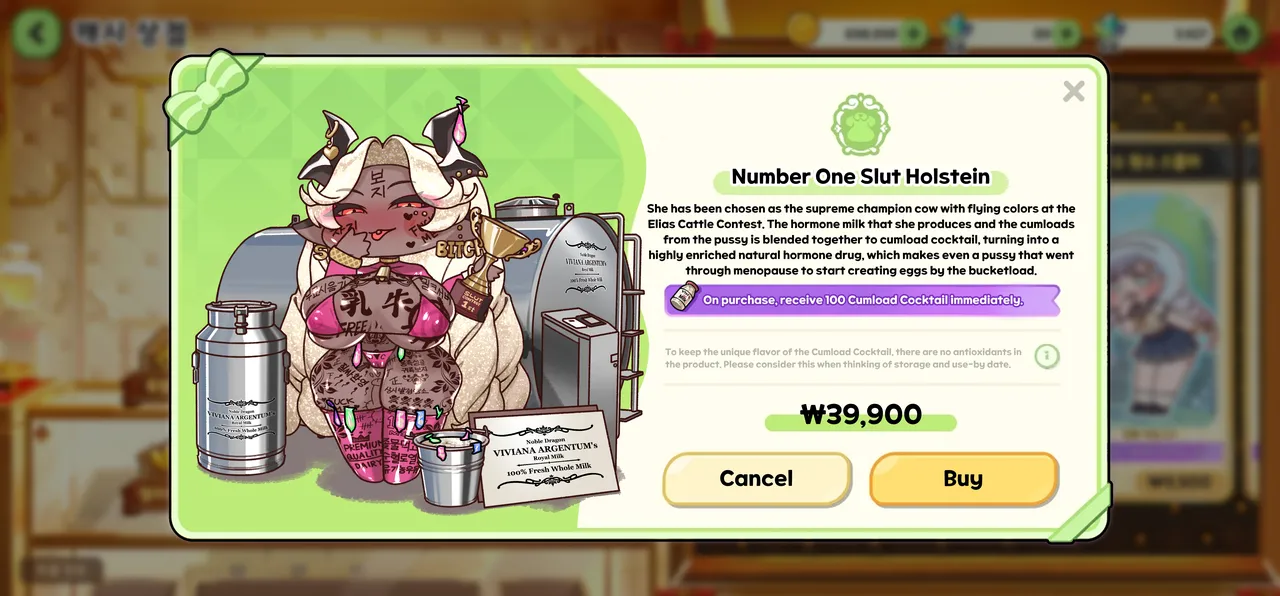1280x596 pixels.
Task: Cancel the purchase dialog
Action: coord(756,479)
